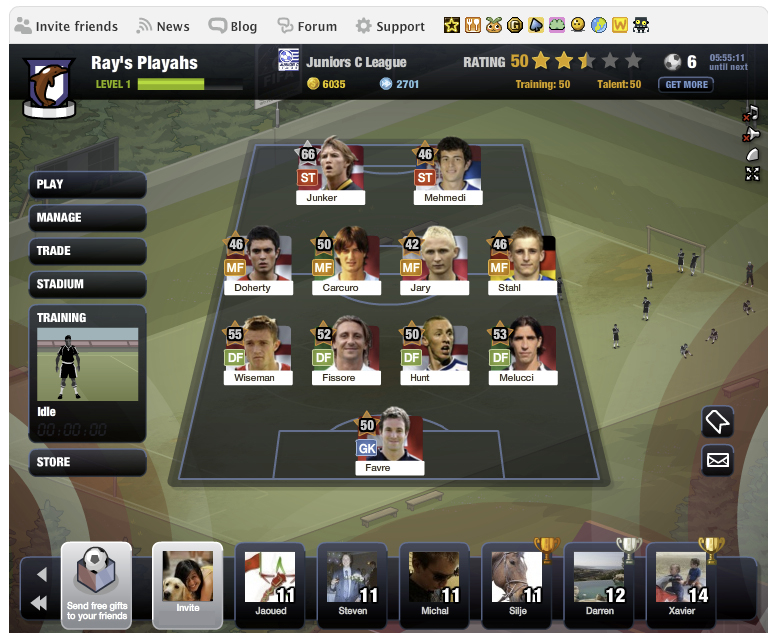Toggle fullscreen with the expand arrows icon
The width and height of the screenshot is (773, 639).
[752, 174]
